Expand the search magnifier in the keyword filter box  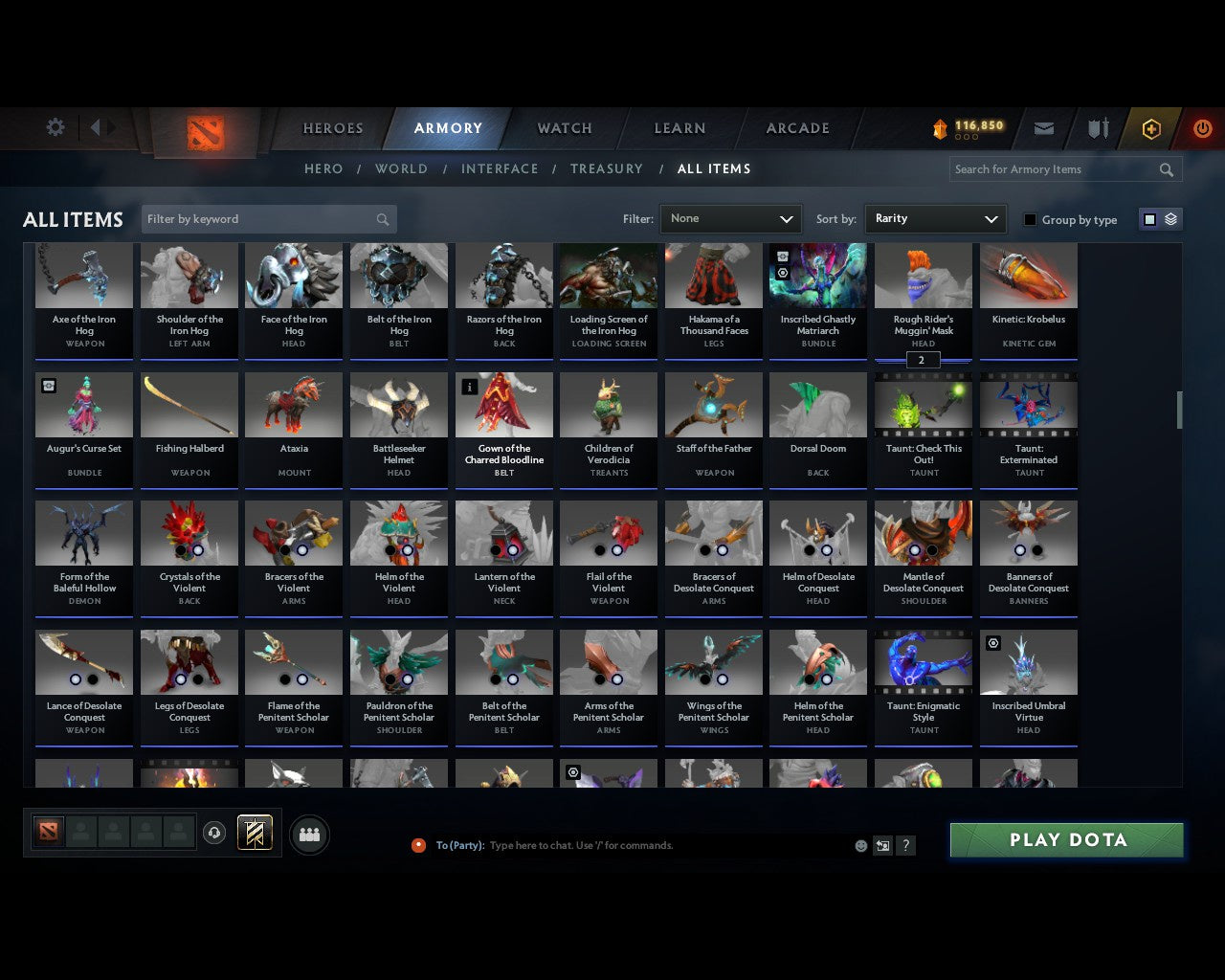(382, 219)
